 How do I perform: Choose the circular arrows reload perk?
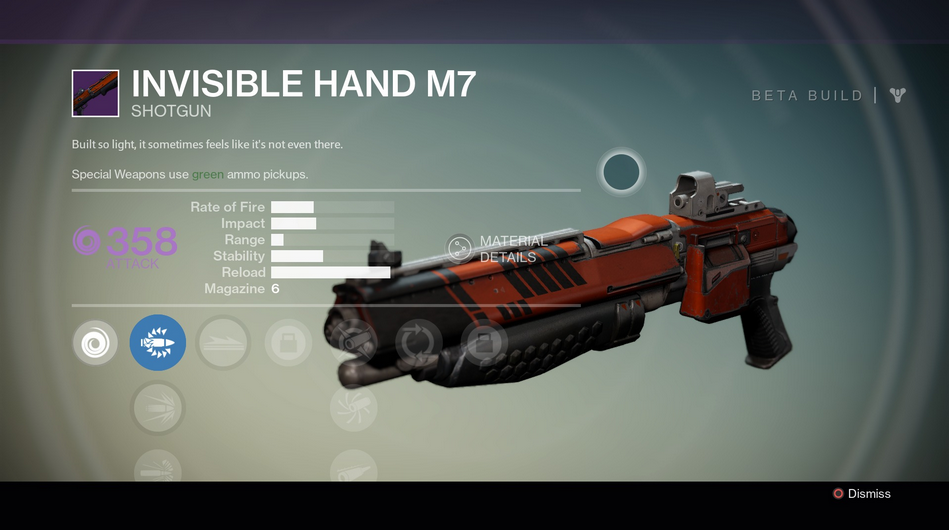(x=419, y=344)
